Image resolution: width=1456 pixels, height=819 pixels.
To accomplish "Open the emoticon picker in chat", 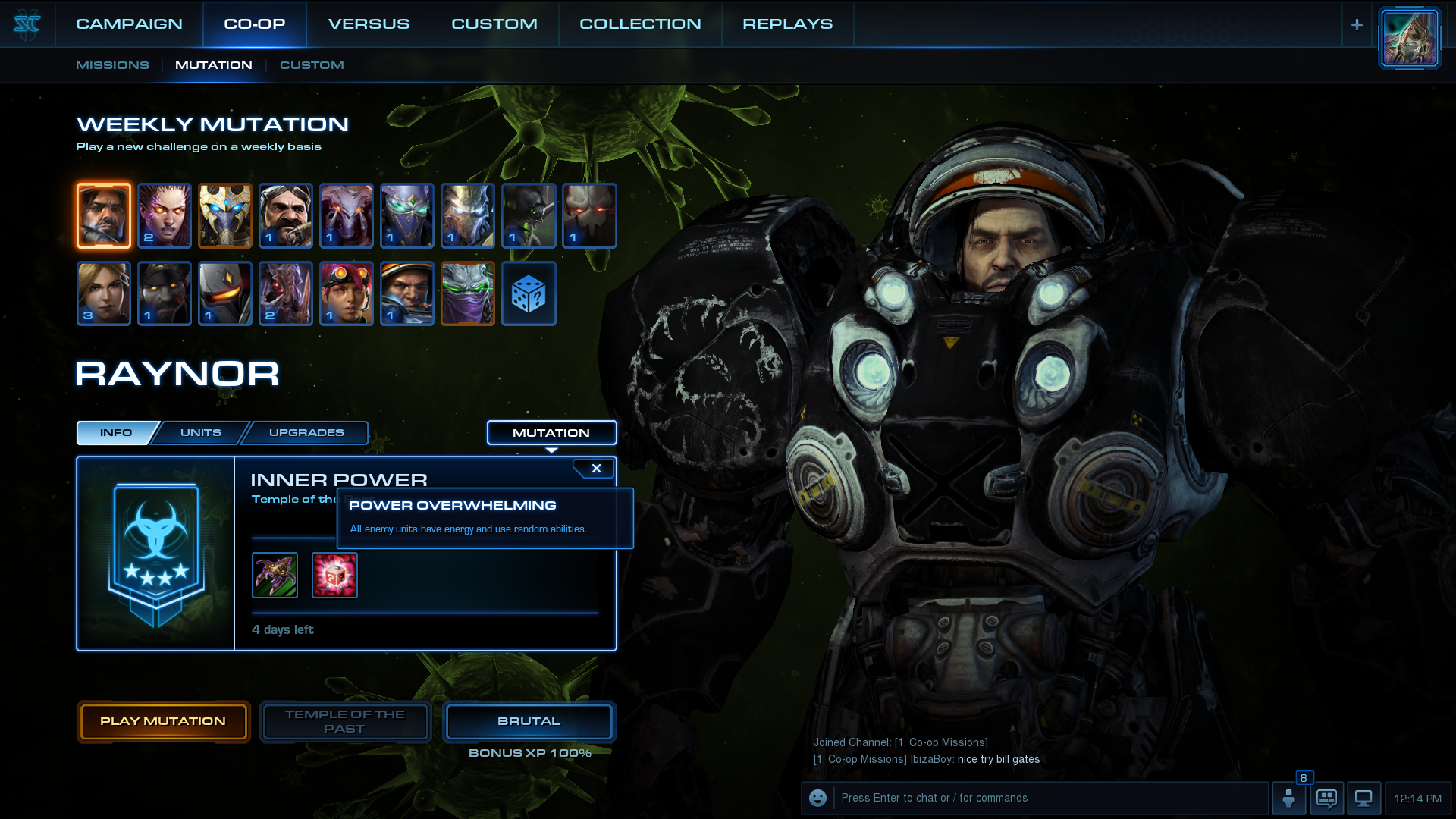I will [x=817, y=798].
